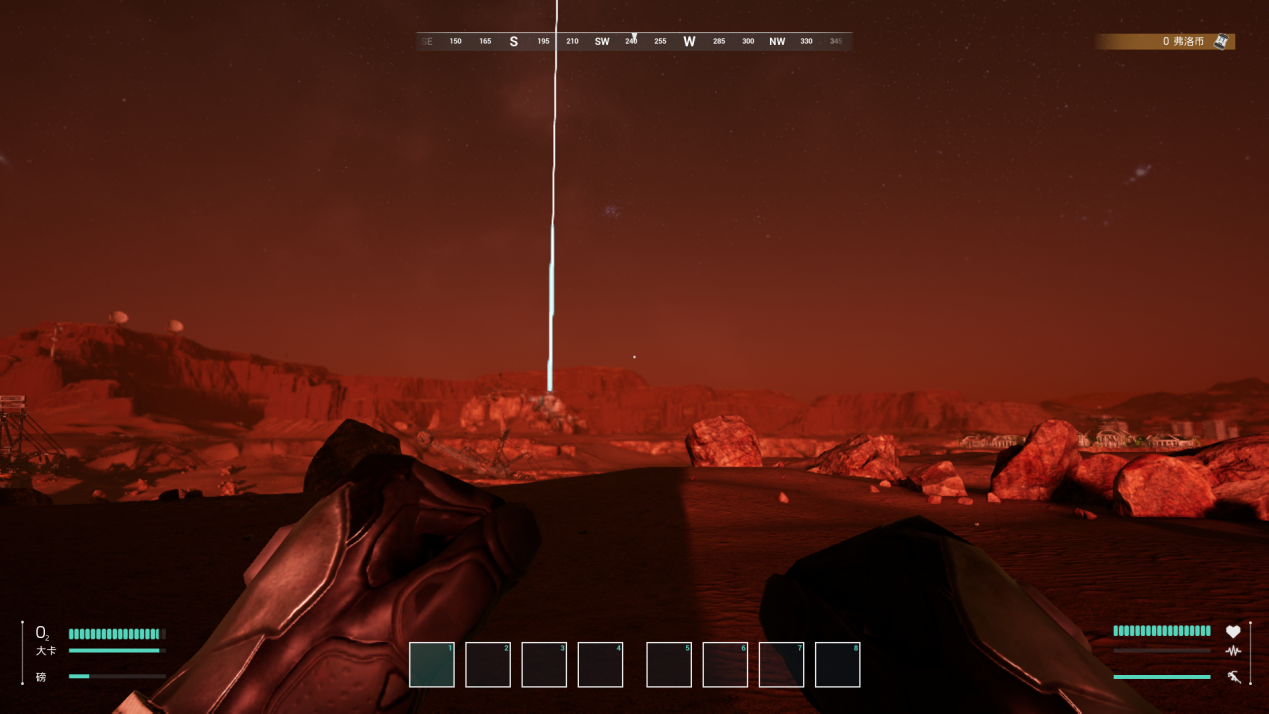Choose hotbar slot number 2
Viewport: 1269px width, 714px height.
click(x=488, y=665)
